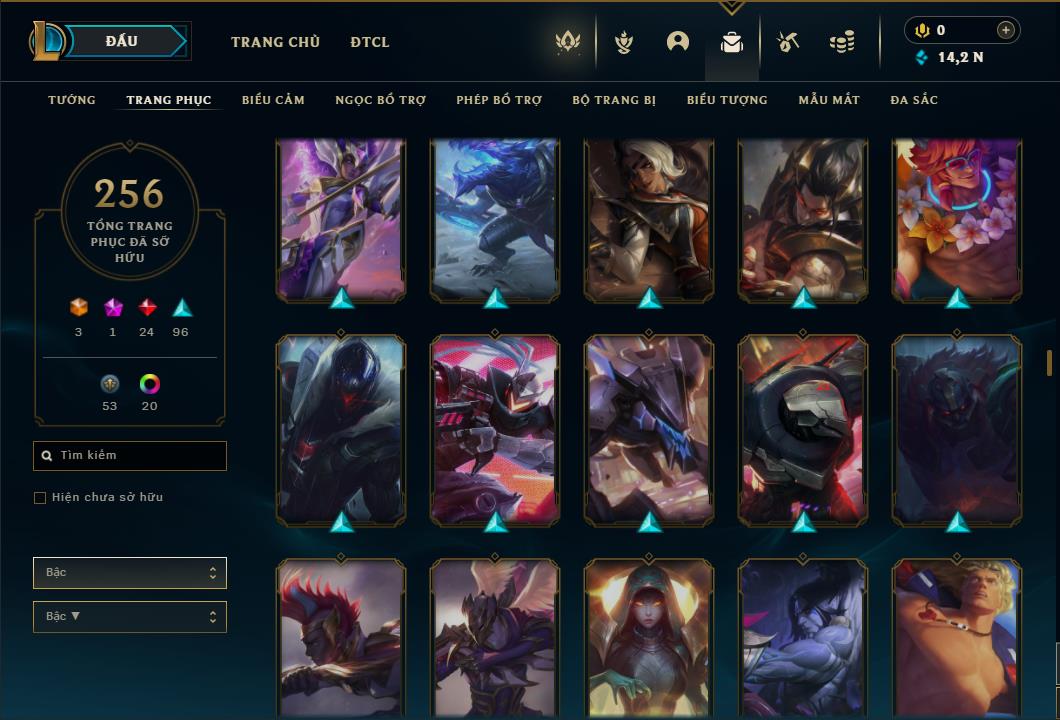This screenshot has height=720, width=1060.
Task: Switch to the ĐA SẮC tab
Action: point(914,100)
